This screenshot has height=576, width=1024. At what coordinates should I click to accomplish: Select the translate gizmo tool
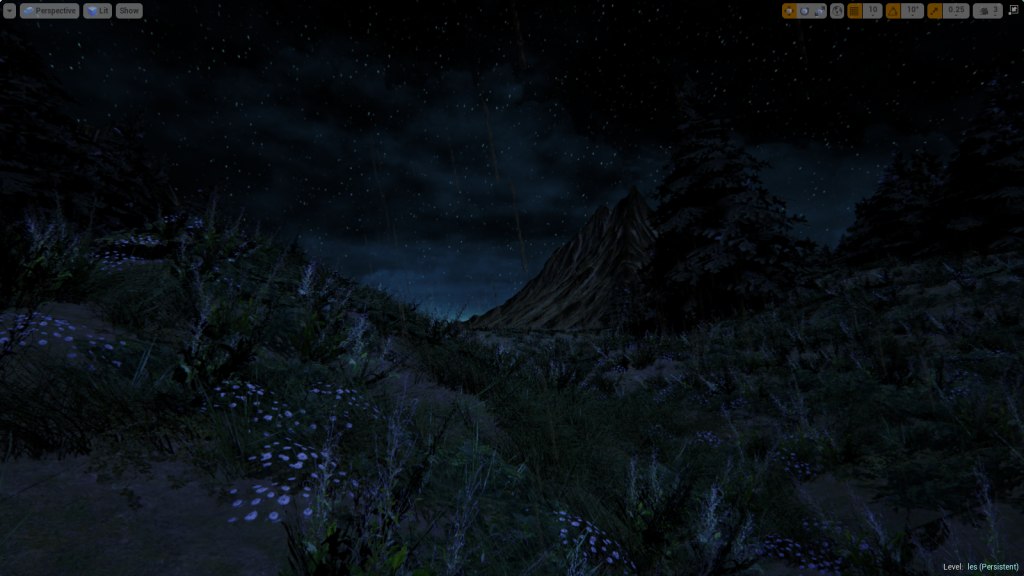(789, 11)
